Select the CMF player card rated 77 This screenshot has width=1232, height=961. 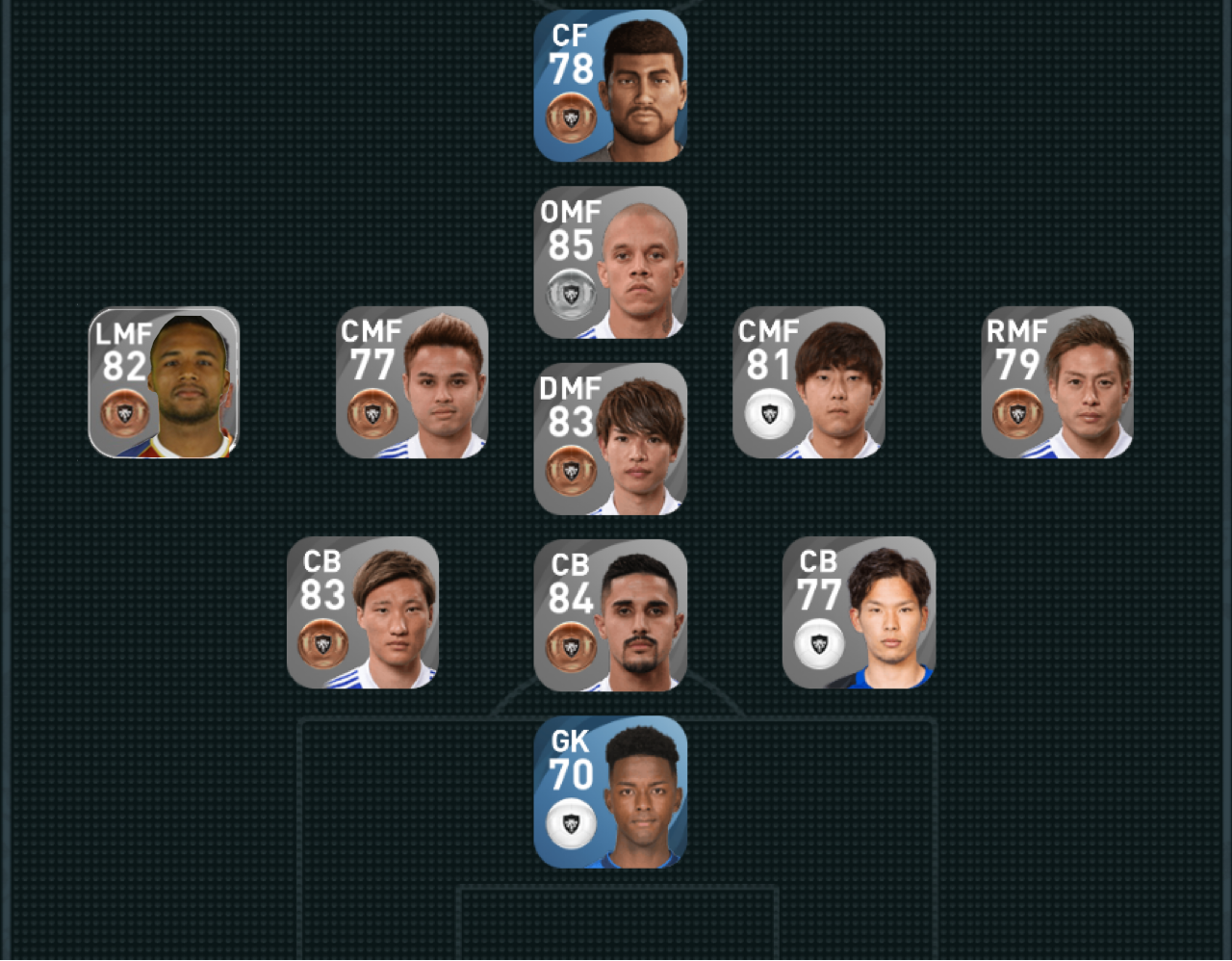[x=412, y=382]
